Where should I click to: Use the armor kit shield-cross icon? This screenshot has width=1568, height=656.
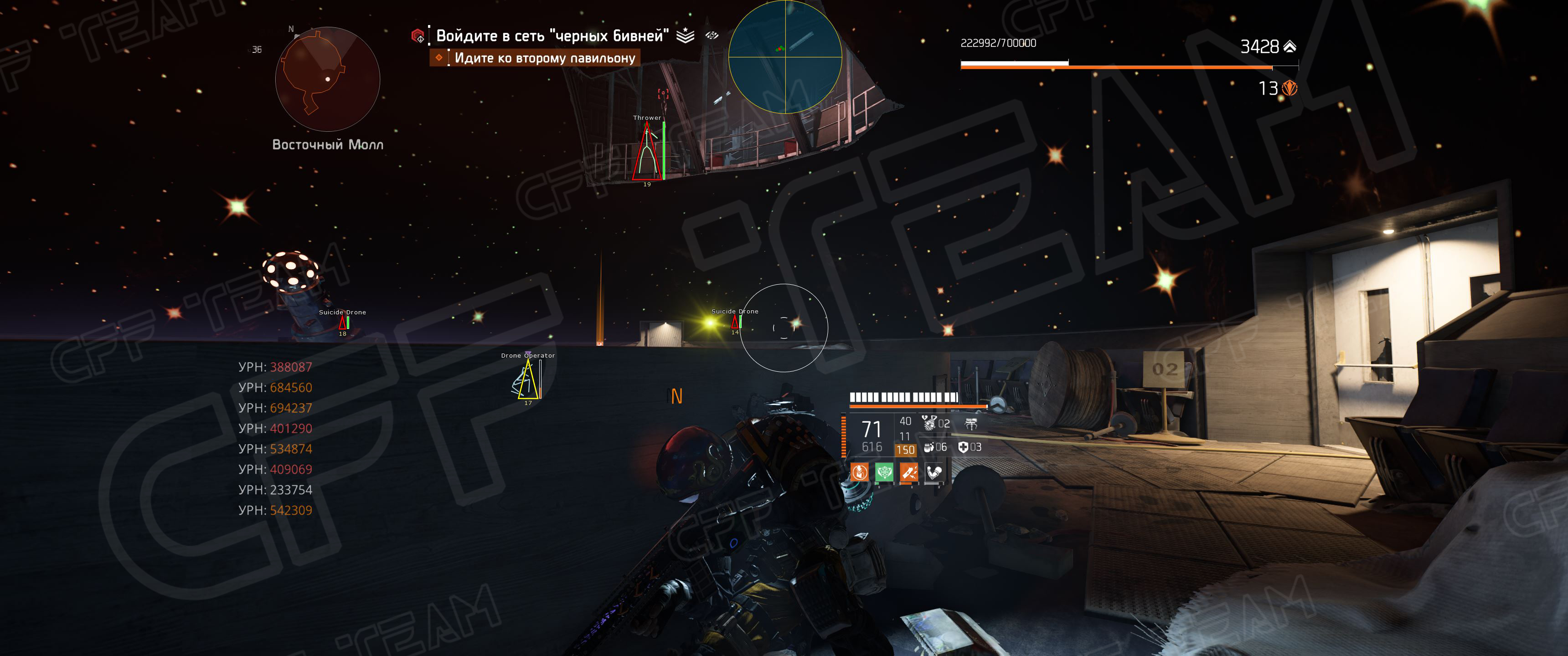963,447
